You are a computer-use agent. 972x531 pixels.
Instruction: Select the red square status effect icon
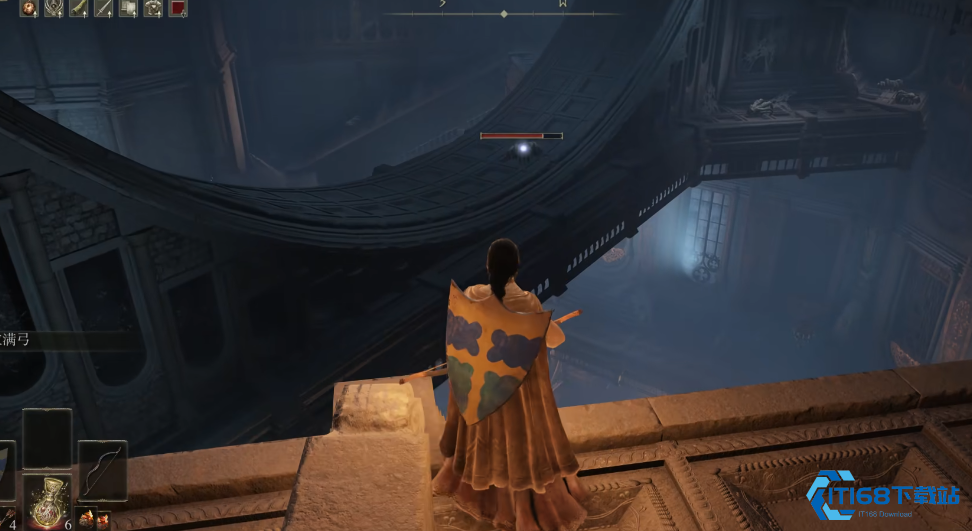[x=178, y=8]
